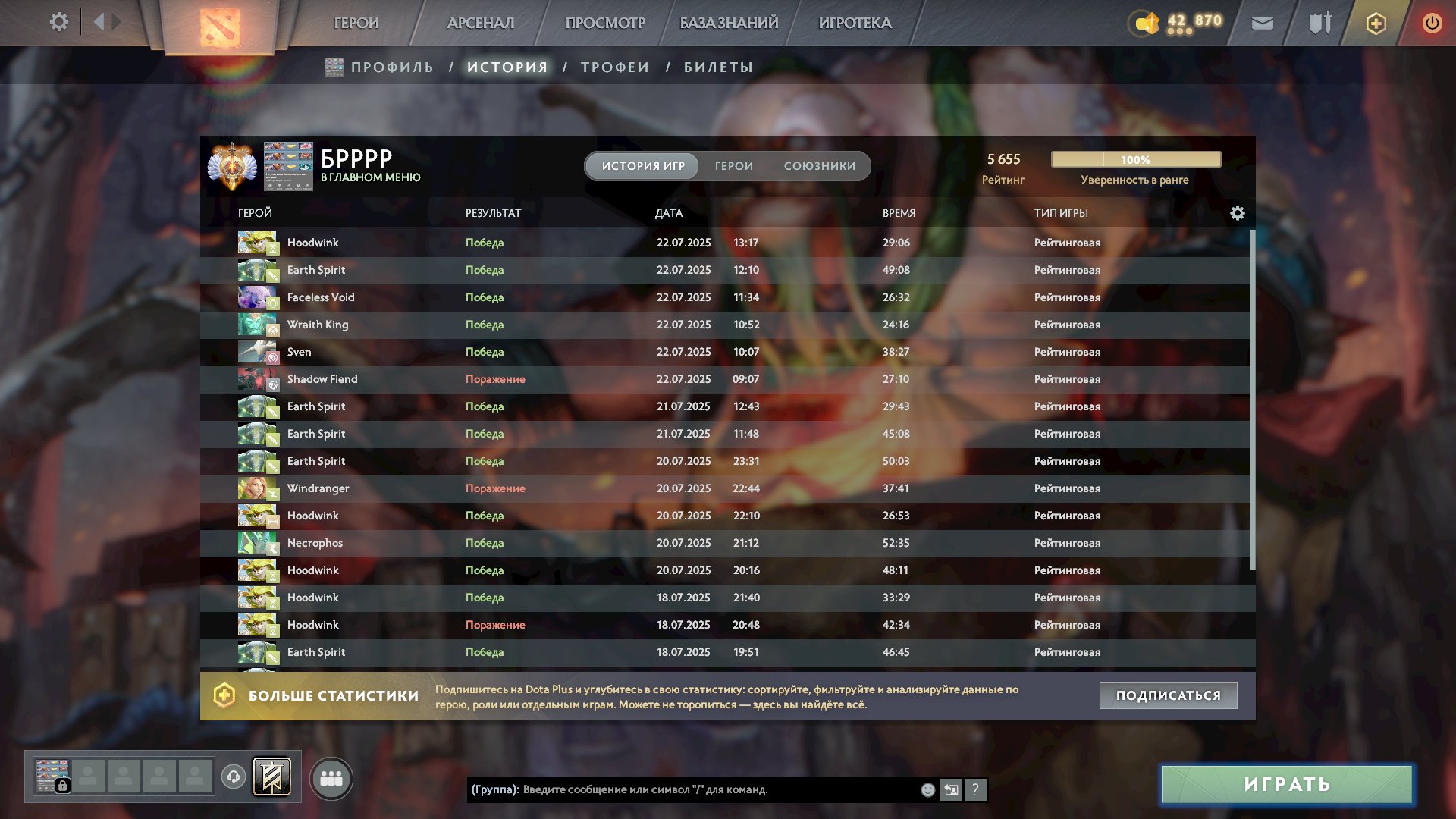Open the Dota Plus hexagon icon
1456x819 pixels.
coord(1375,23)
